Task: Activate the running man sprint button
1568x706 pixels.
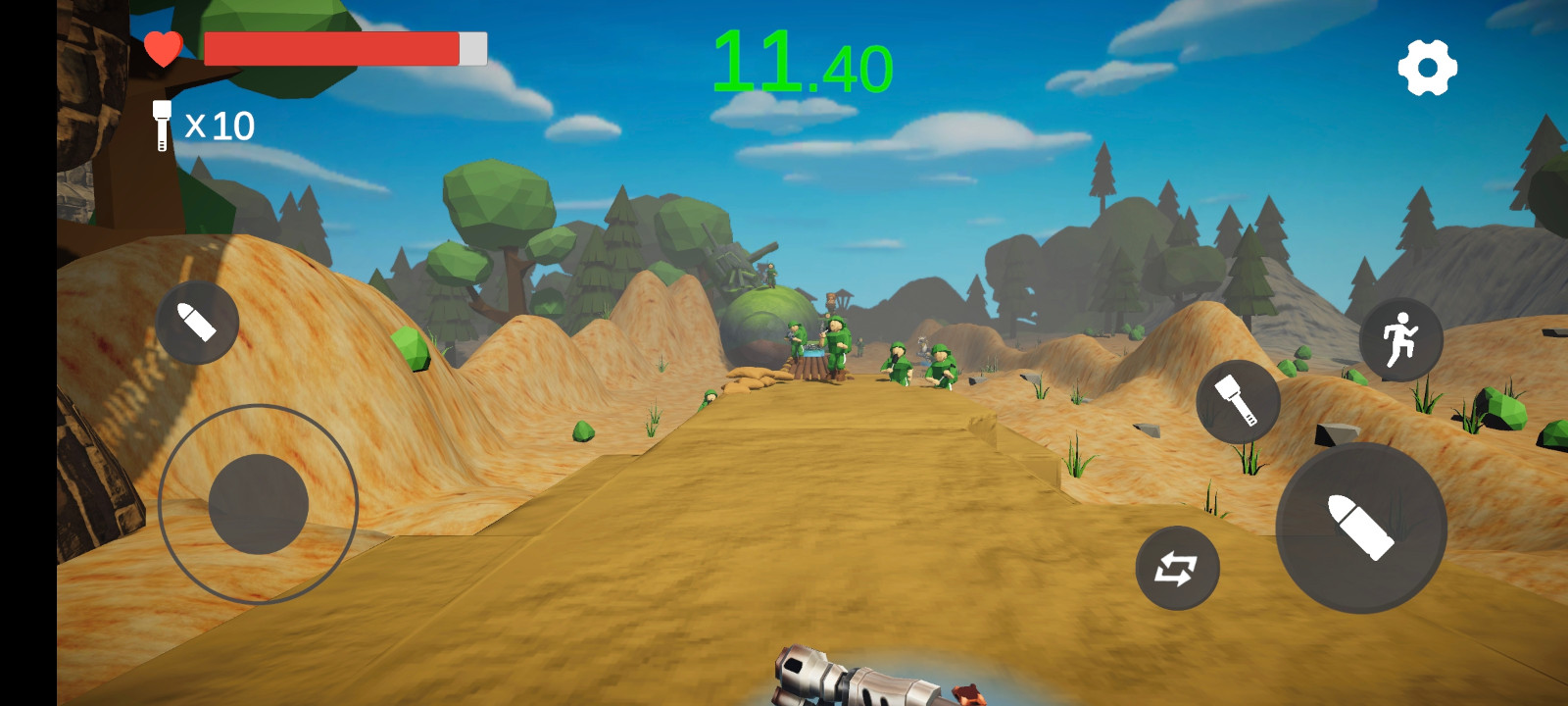Action: tap(1400, 339)
